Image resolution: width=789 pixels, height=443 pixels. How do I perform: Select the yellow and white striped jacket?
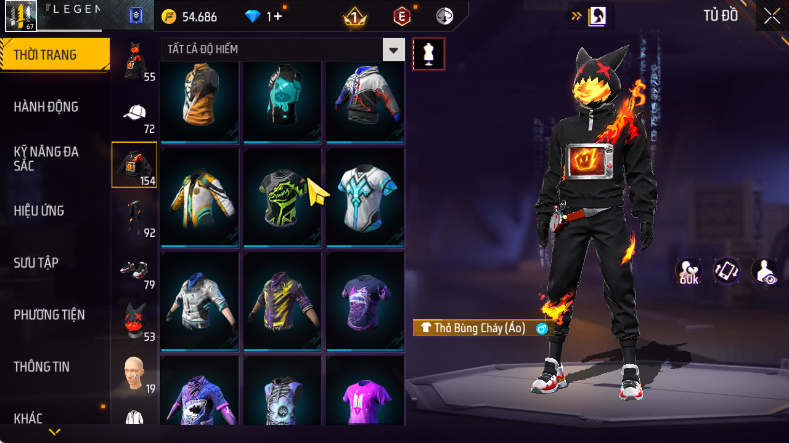(199, 193)
